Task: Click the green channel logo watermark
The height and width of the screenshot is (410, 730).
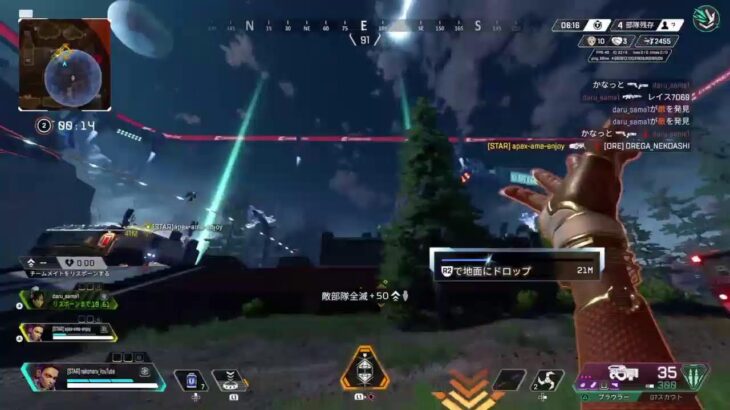Action: pos(706,18)
